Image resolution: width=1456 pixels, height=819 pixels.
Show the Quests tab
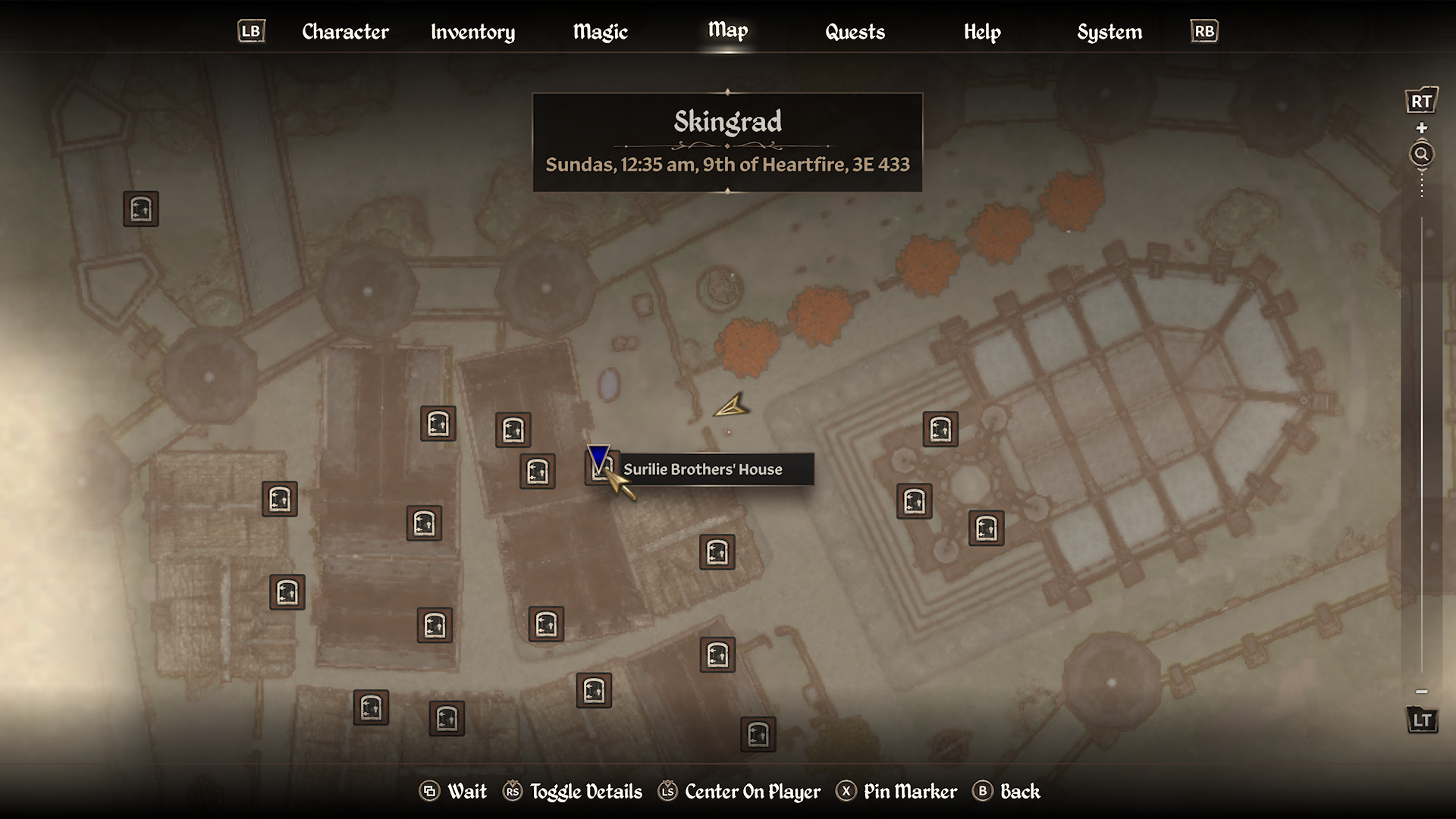855,32
